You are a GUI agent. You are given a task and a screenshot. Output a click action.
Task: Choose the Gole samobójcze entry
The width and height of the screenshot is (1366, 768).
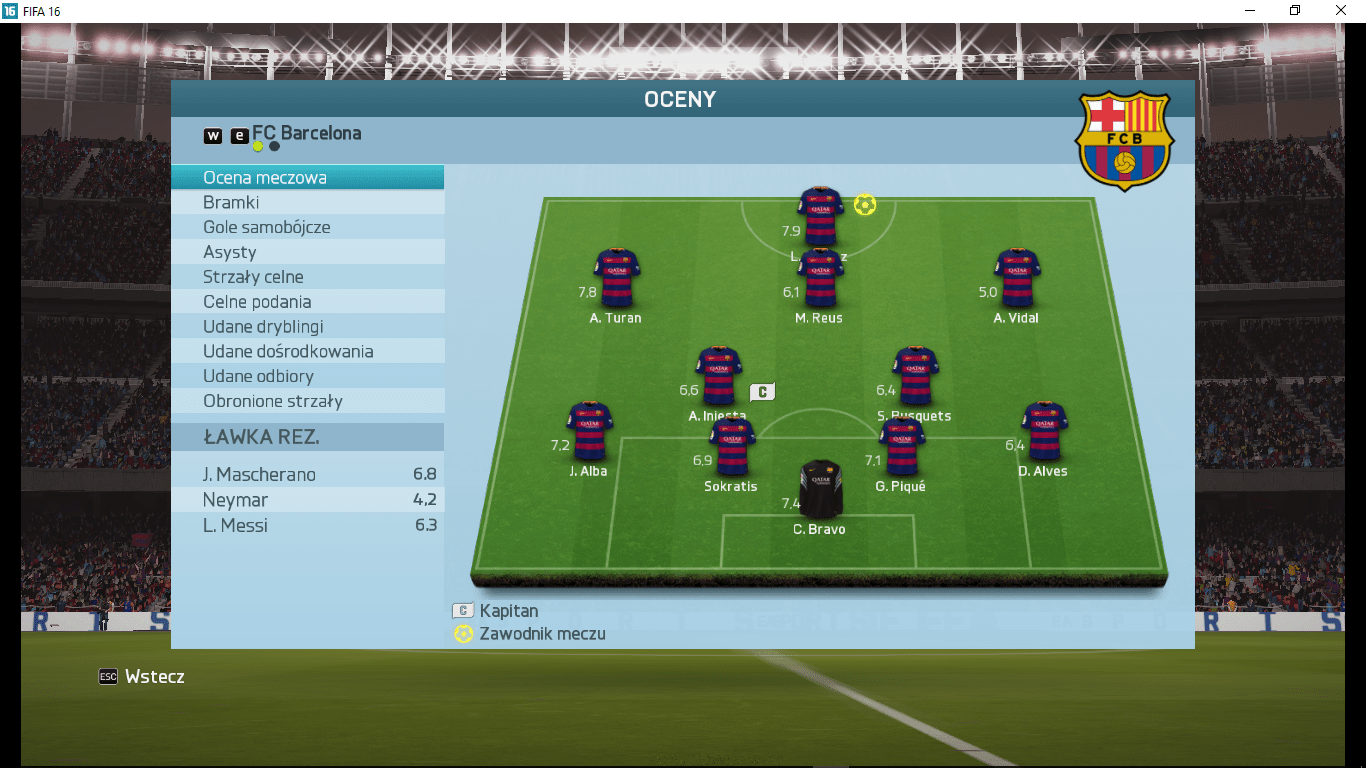pos(307,227)
